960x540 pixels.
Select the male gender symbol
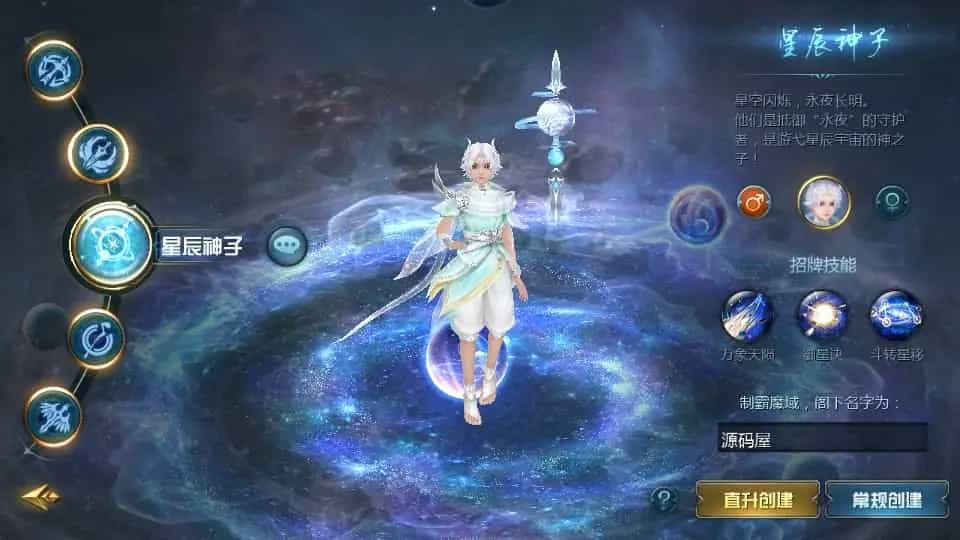click(753, 202)
